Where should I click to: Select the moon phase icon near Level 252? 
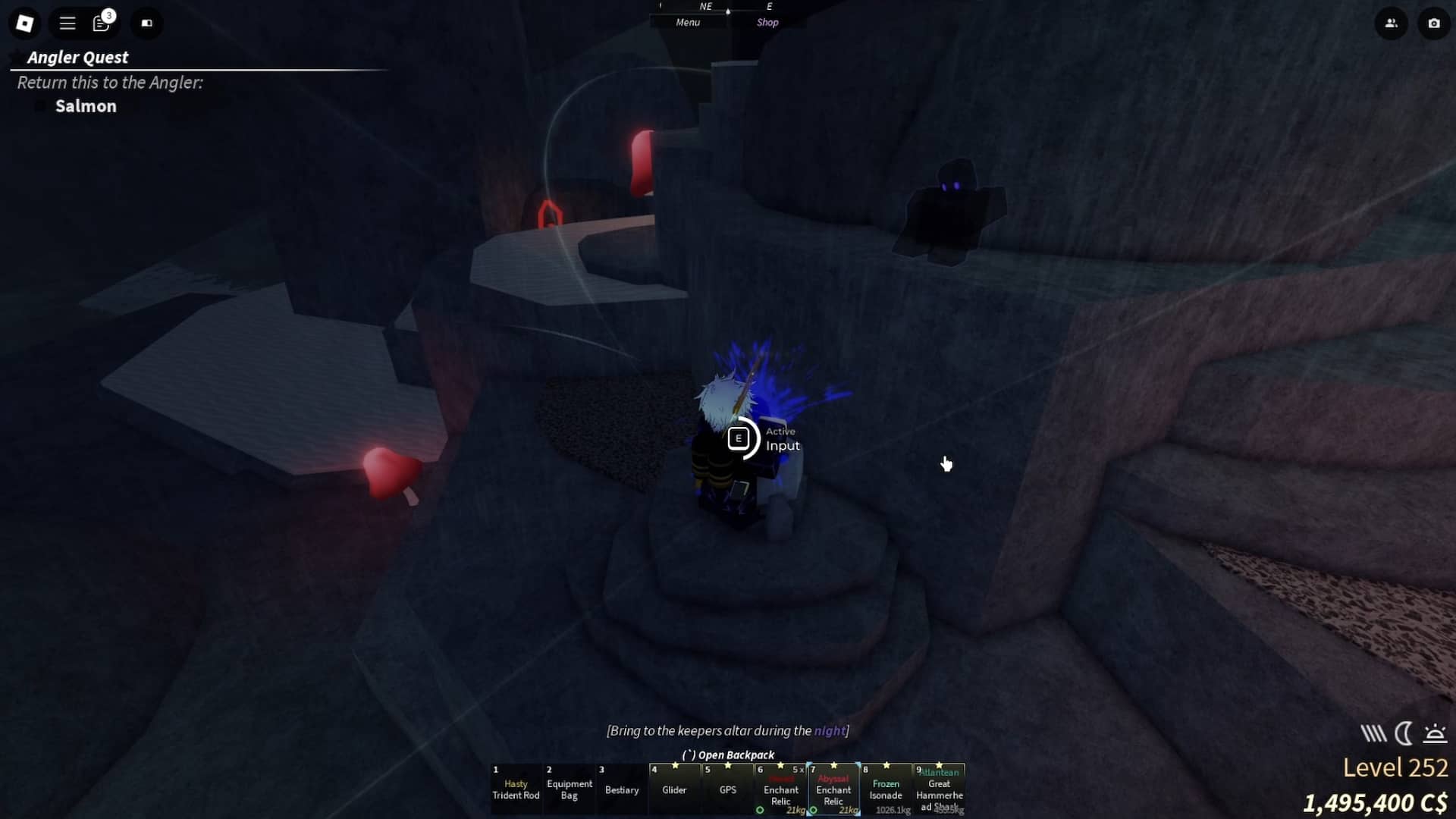point(1404,733)
